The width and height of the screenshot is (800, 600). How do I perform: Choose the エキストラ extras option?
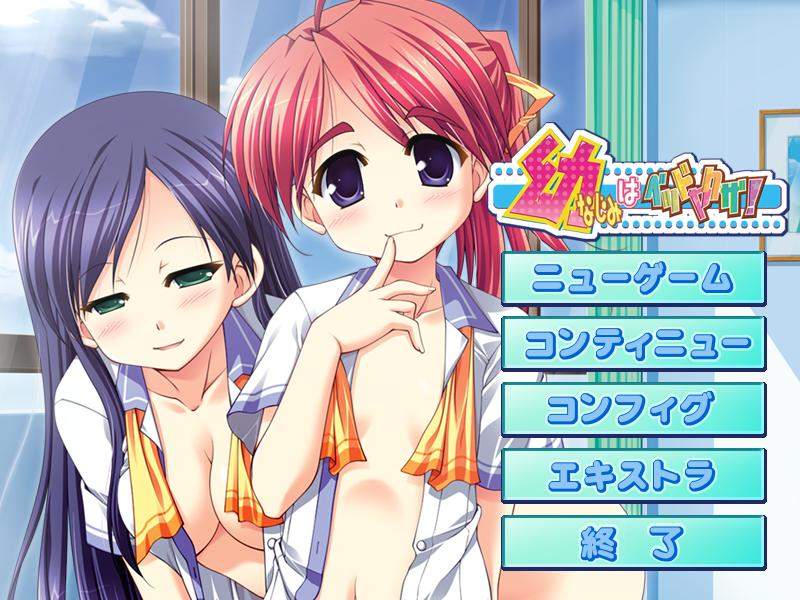pos(633,476)
